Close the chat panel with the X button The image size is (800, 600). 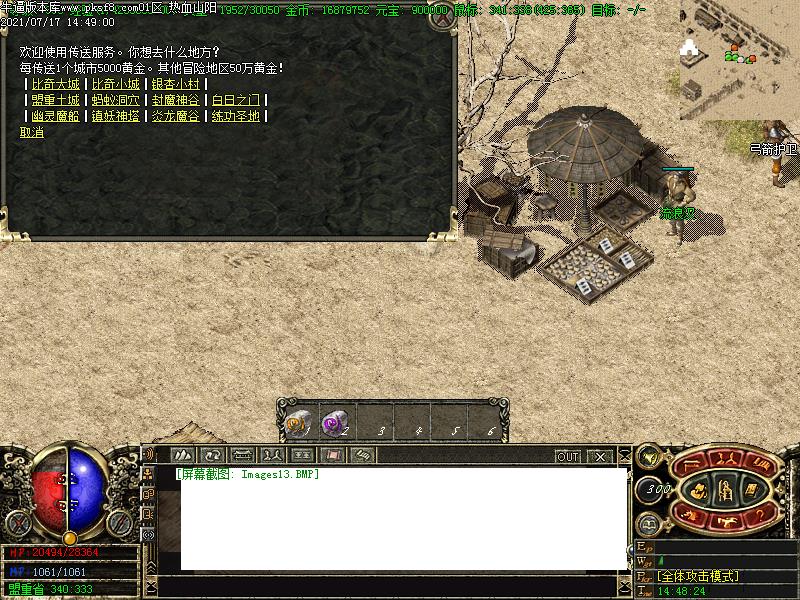pyautogui.click(x=599, y=456)
